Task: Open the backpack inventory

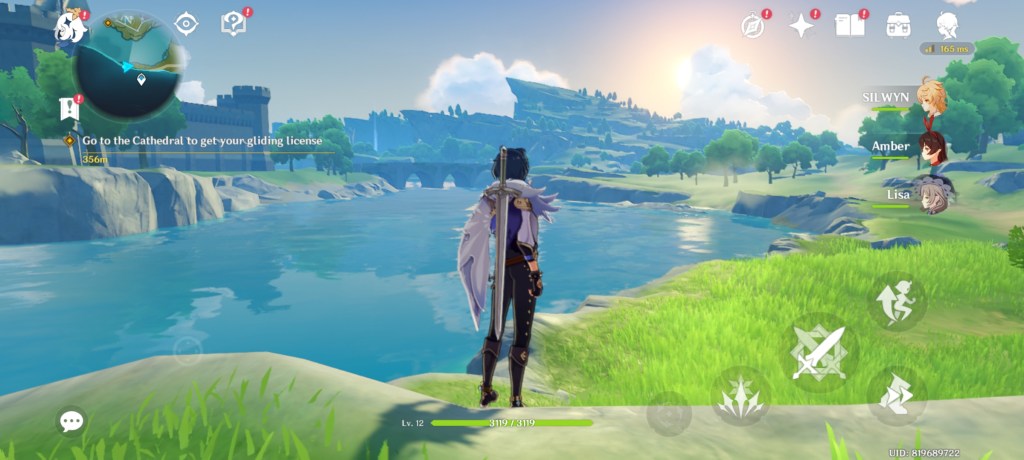Action: (898, 25)
